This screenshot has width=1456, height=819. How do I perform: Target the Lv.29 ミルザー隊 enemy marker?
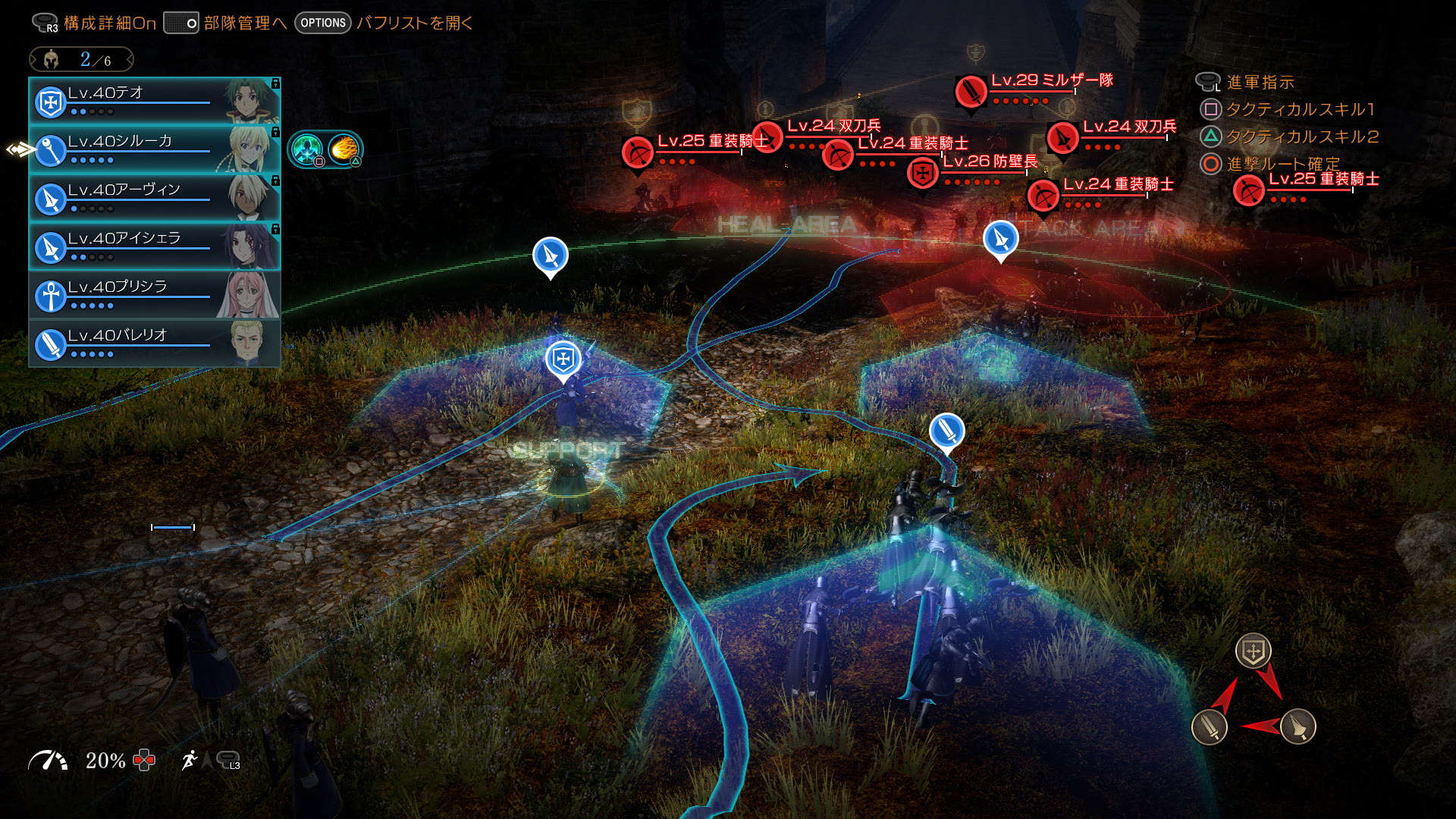point(971,92)
